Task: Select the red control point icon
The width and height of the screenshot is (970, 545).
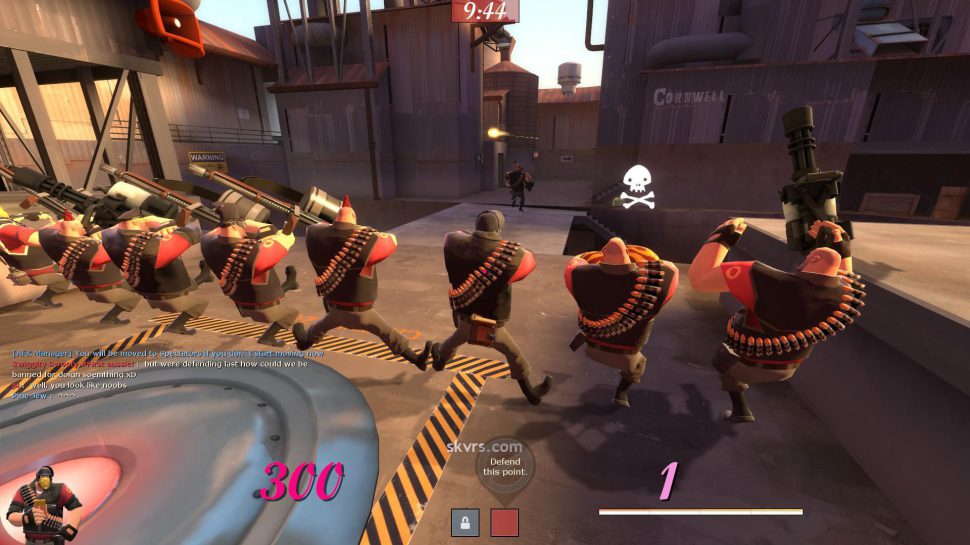Action: [x=505, y=522]
